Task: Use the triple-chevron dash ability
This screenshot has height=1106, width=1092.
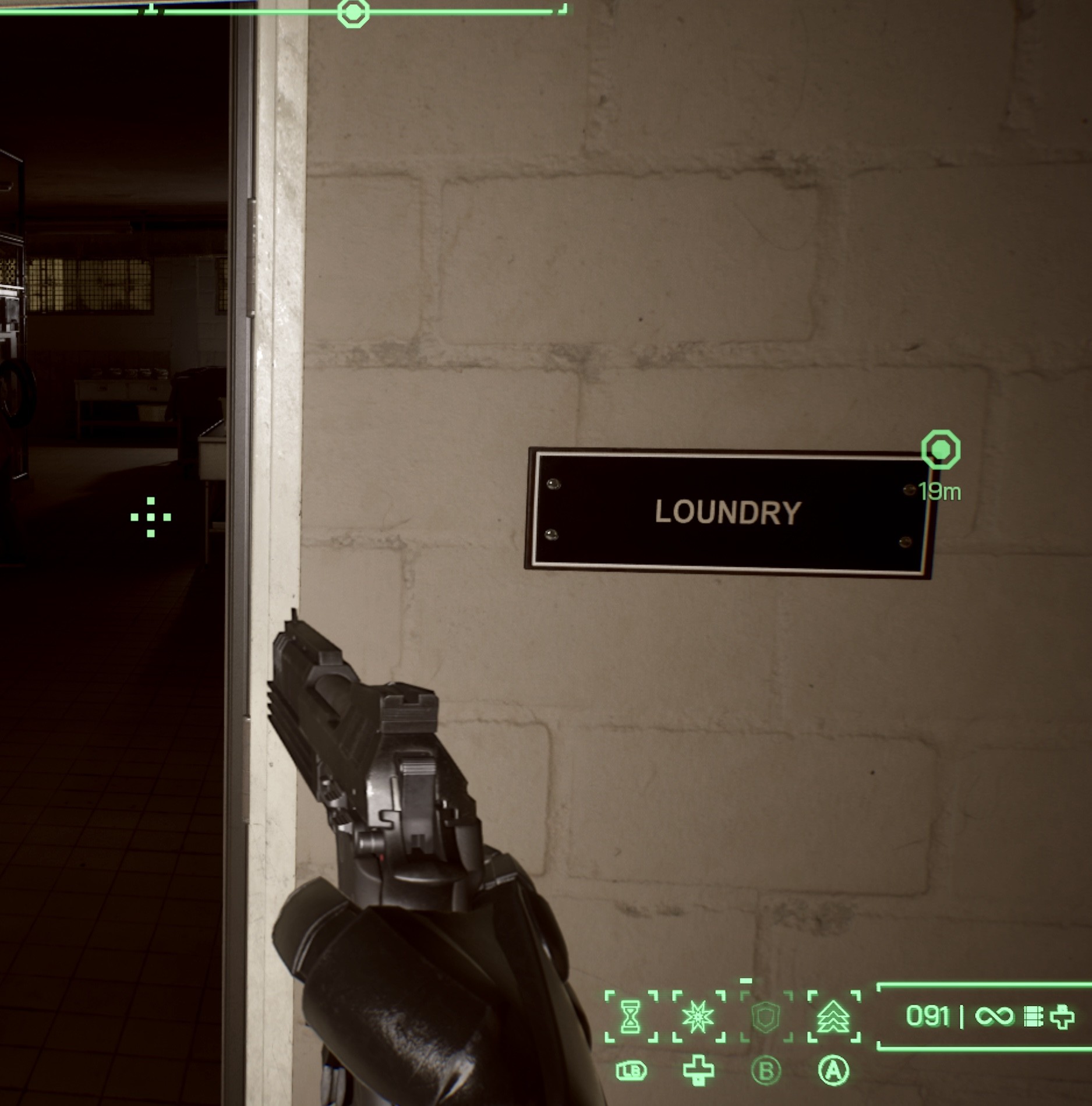Action: (833, 1016)
